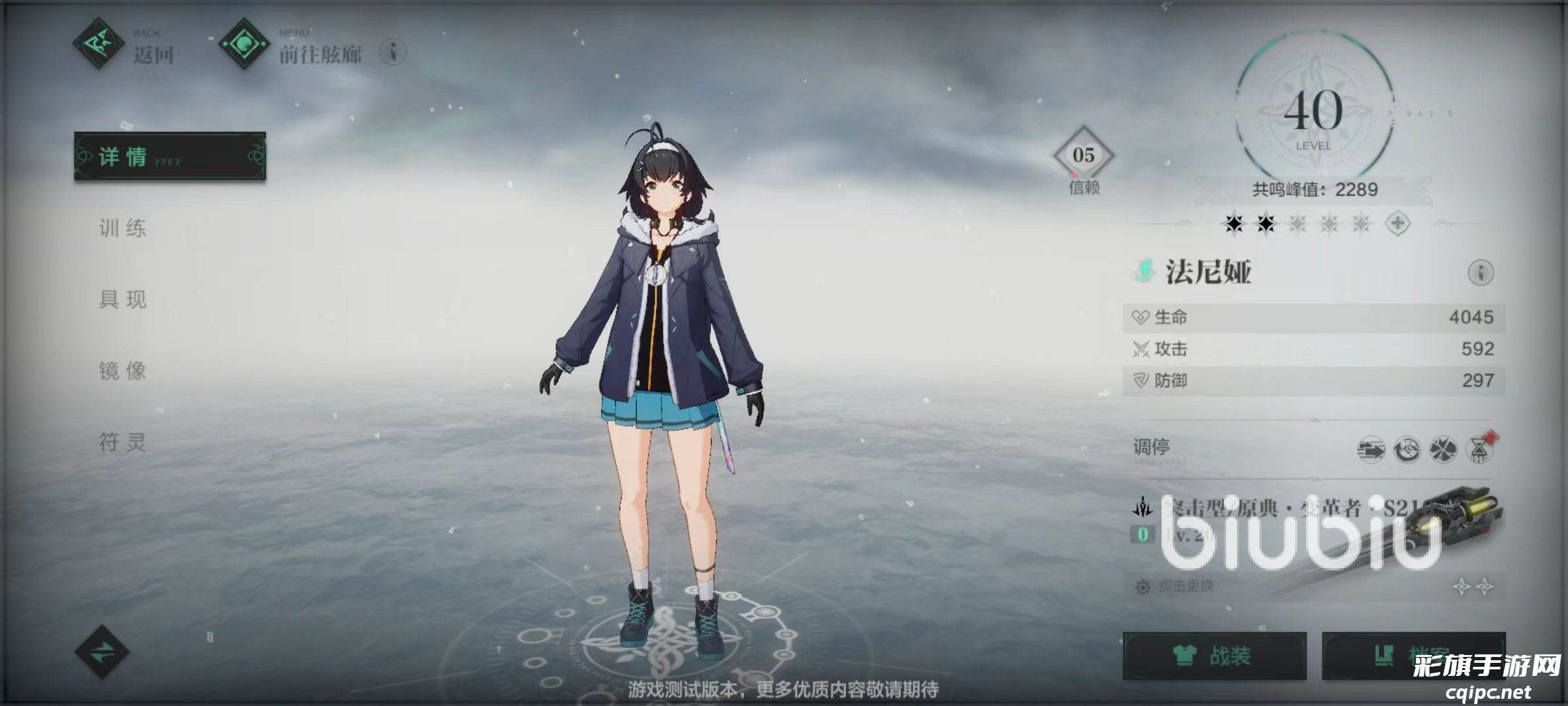Image resolution: width=1568 pixels, height=706 pixels.
Task: Switch to the 训练 training tab
Action: (x=123, y=228)
